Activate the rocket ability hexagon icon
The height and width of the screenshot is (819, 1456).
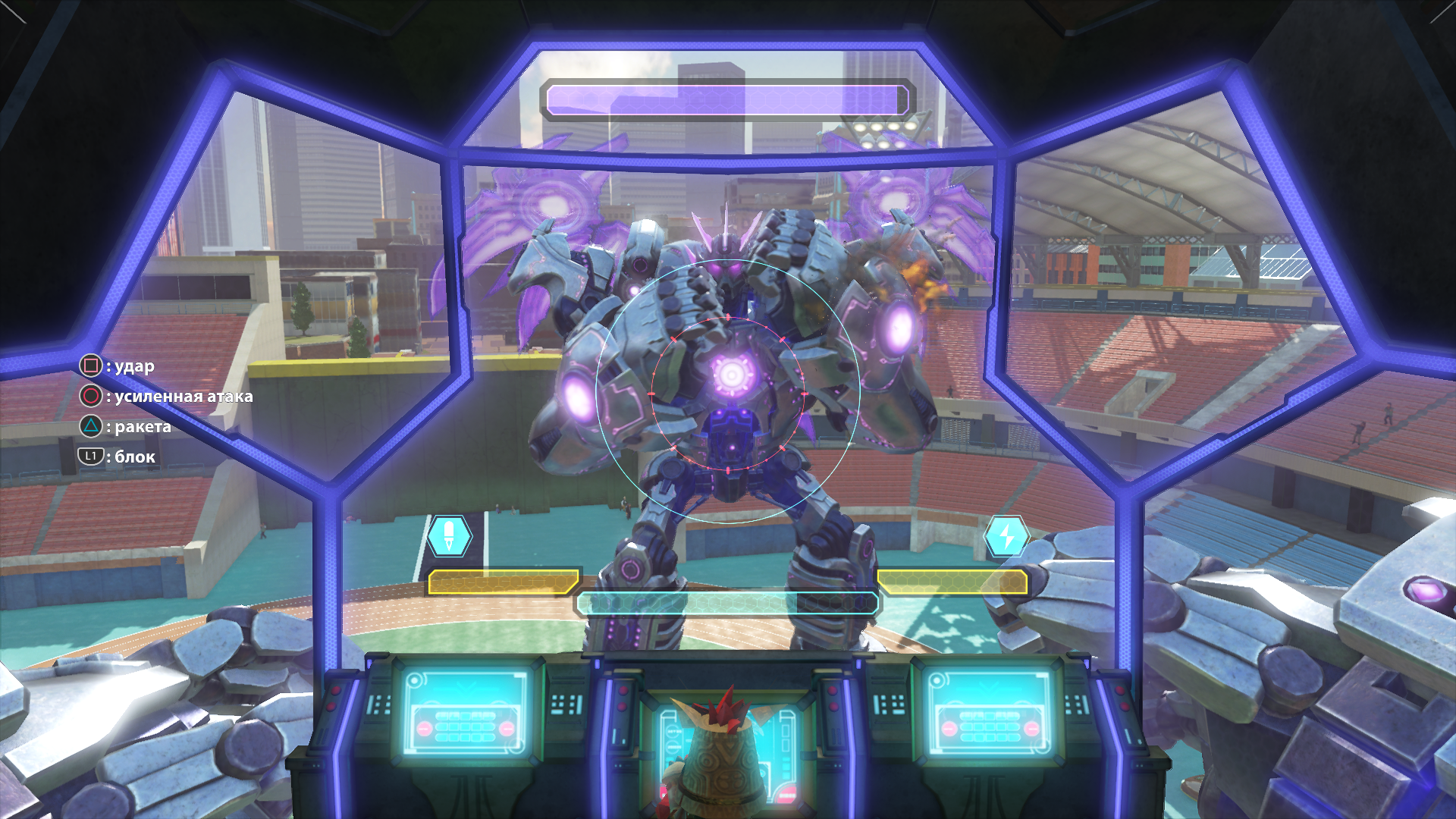(449, 536)
